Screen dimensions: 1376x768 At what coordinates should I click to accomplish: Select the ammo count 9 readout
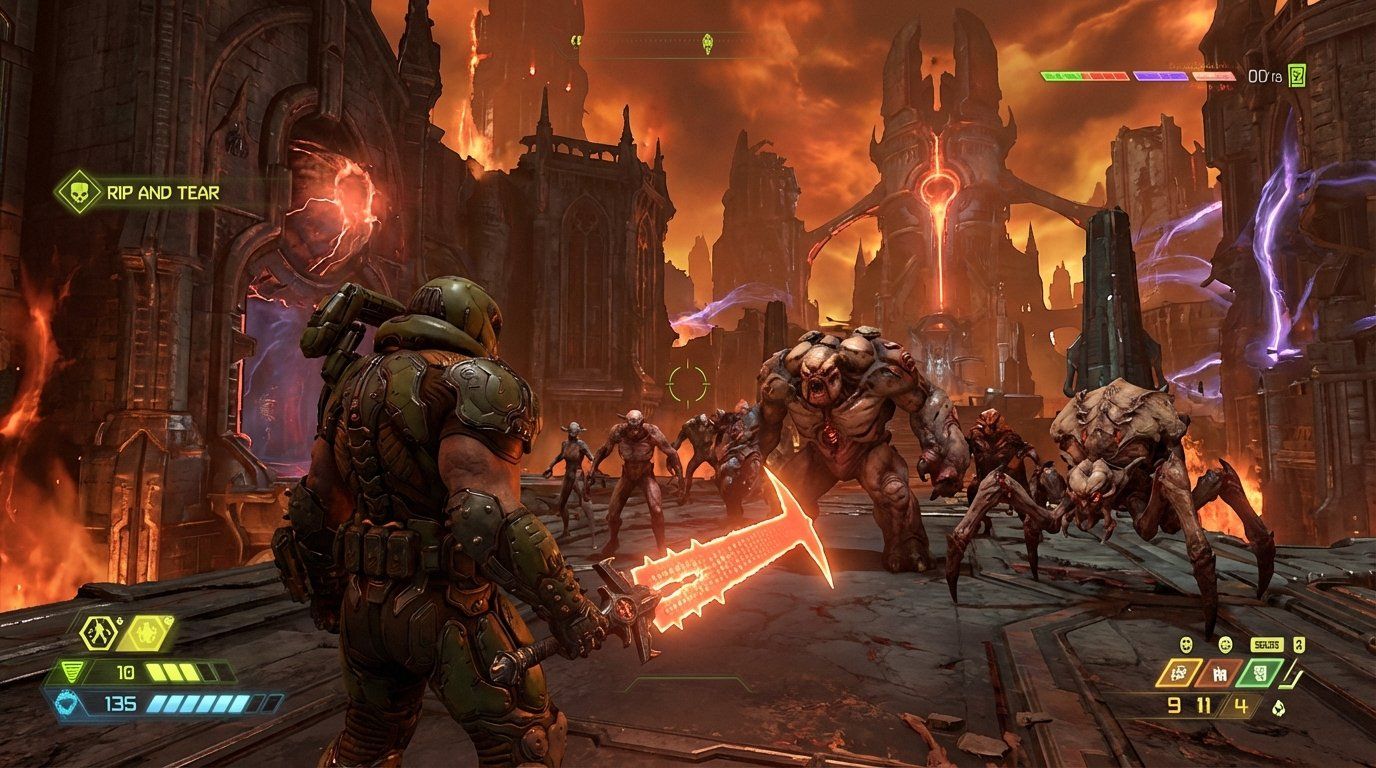1174,706
